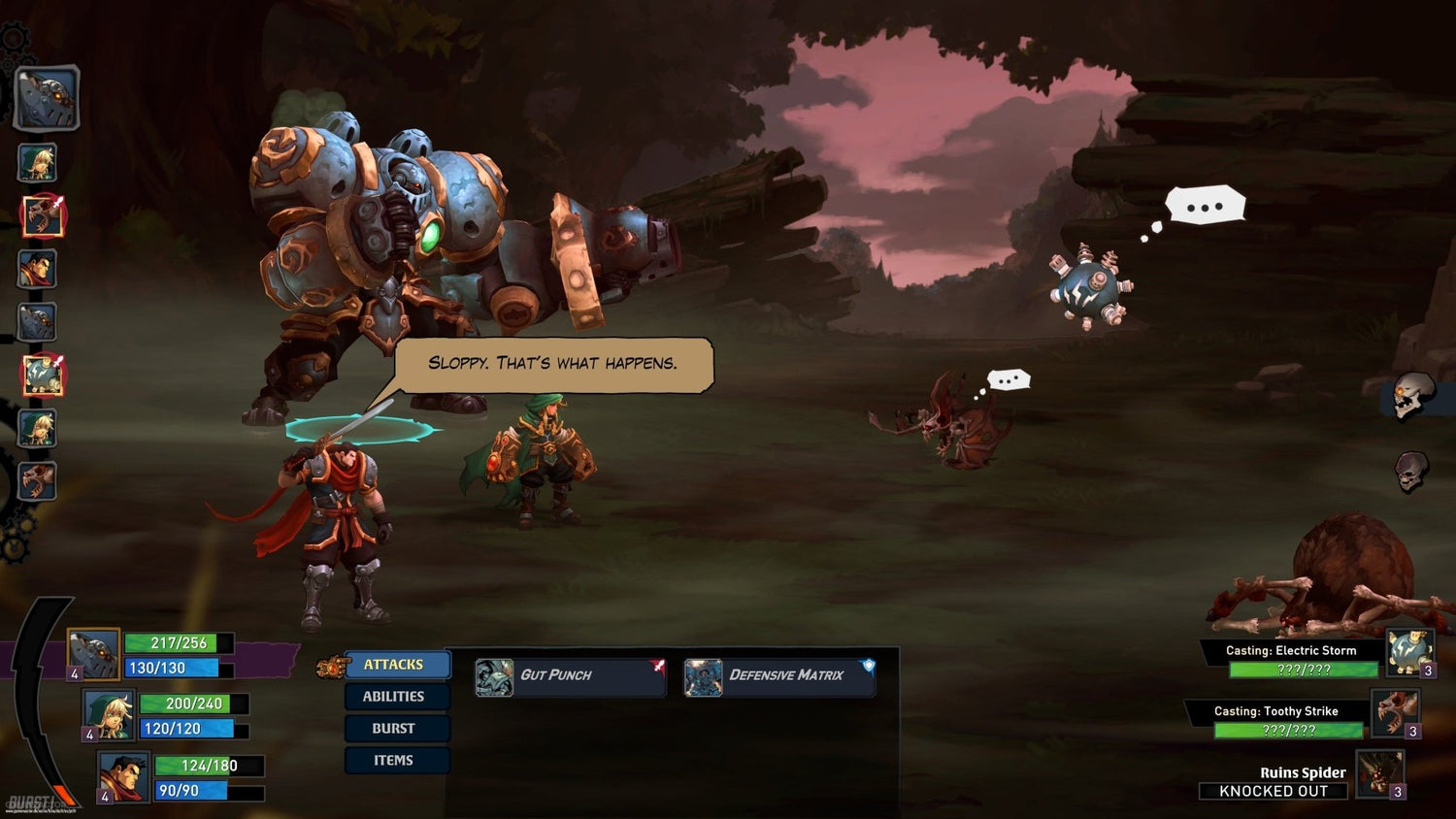Select Garrison's portrait in the turn order bar

[x=37, y=270]
